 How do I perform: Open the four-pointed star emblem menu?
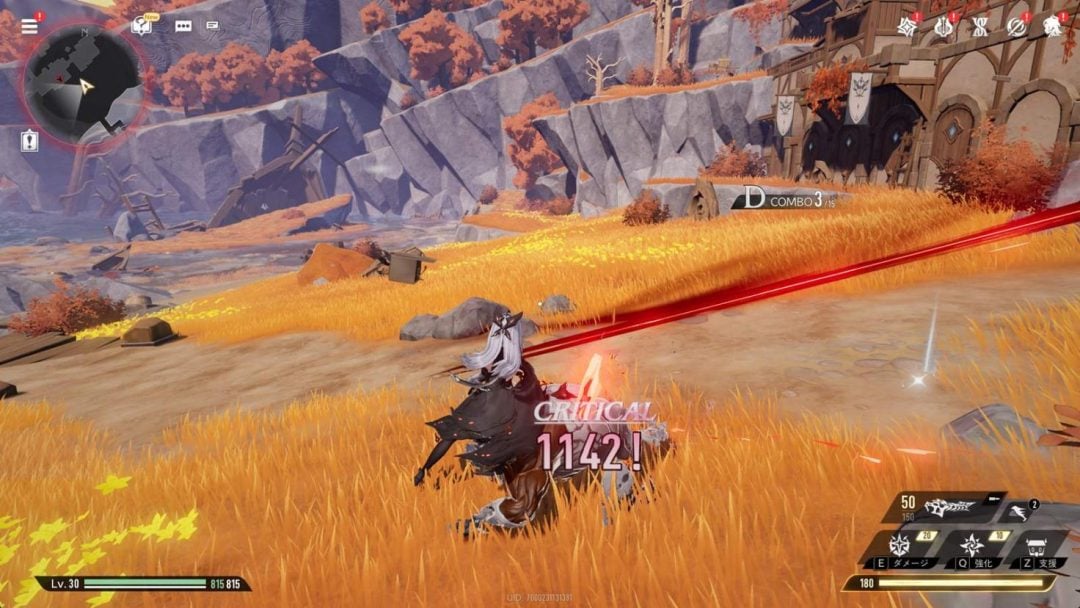(x=907, y=27)
